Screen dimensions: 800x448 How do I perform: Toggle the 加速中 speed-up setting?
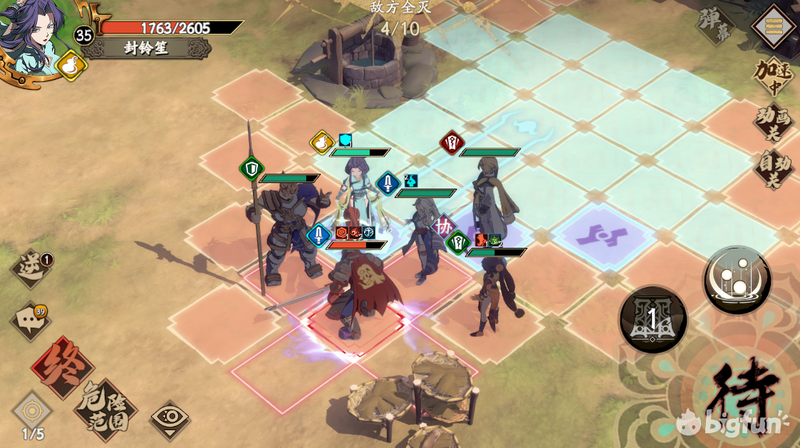point(774,75)
